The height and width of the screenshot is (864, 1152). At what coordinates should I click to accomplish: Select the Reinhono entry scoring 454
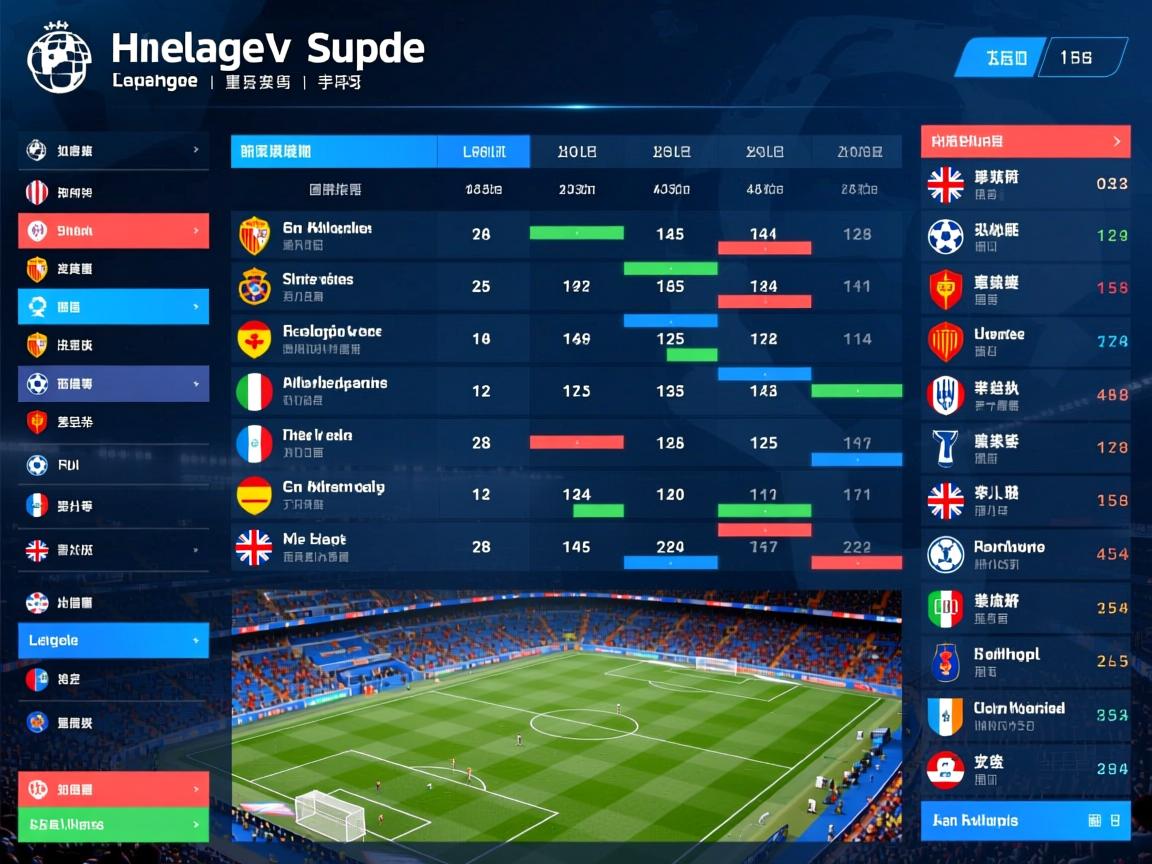pos(1025,554)
